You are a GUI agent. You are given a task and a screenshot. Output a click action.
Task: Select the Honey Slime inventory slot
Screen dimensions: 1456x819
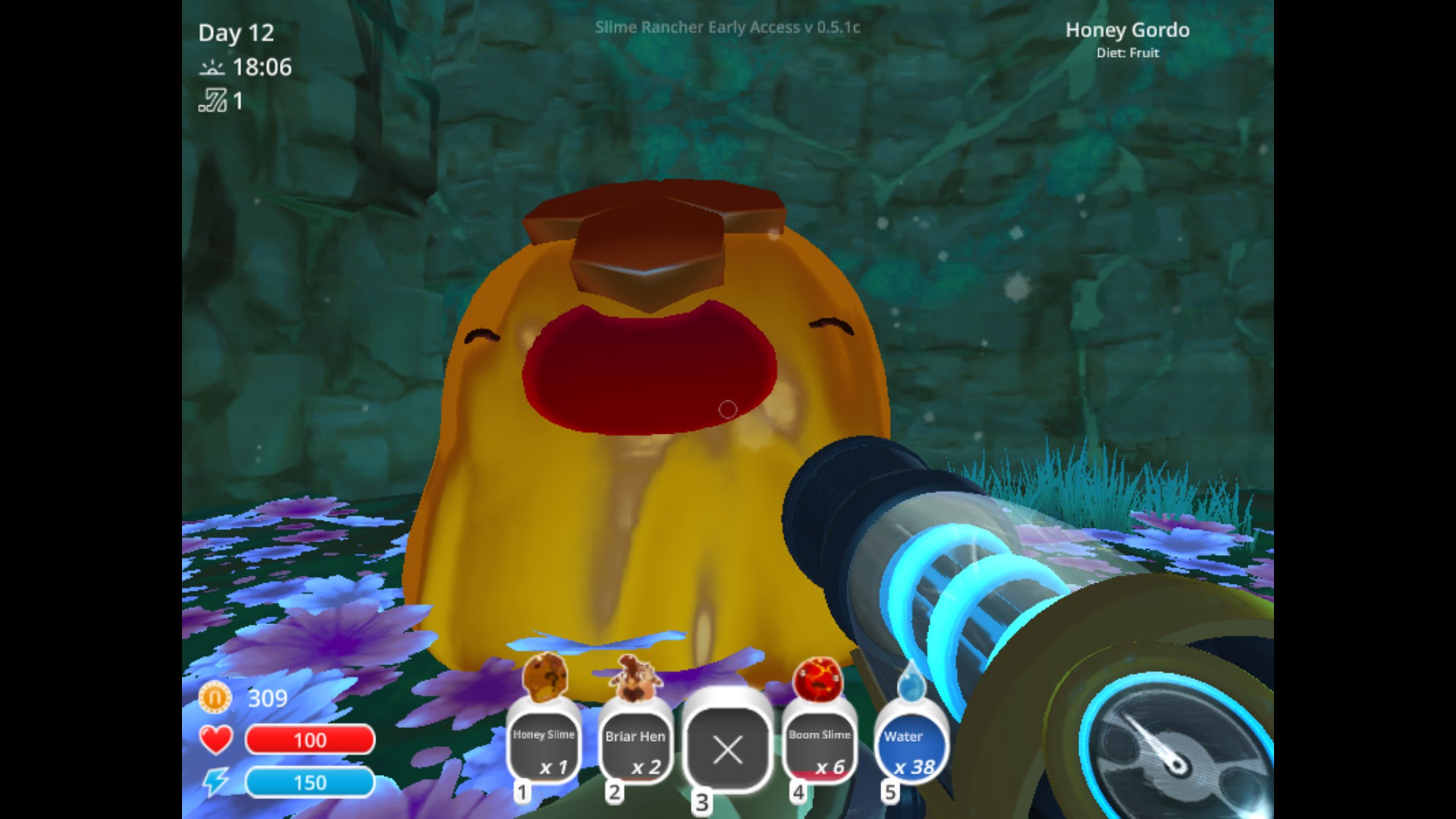tap(543, 747)
